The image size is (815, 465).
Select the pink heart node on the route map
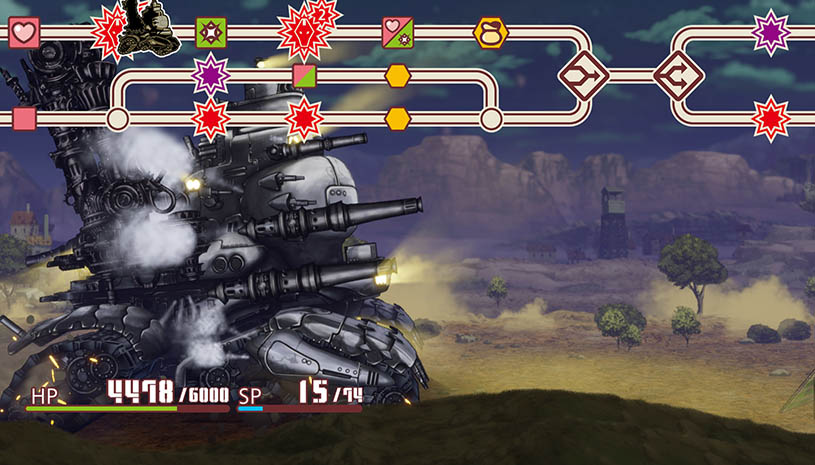[x=24, y=32]
